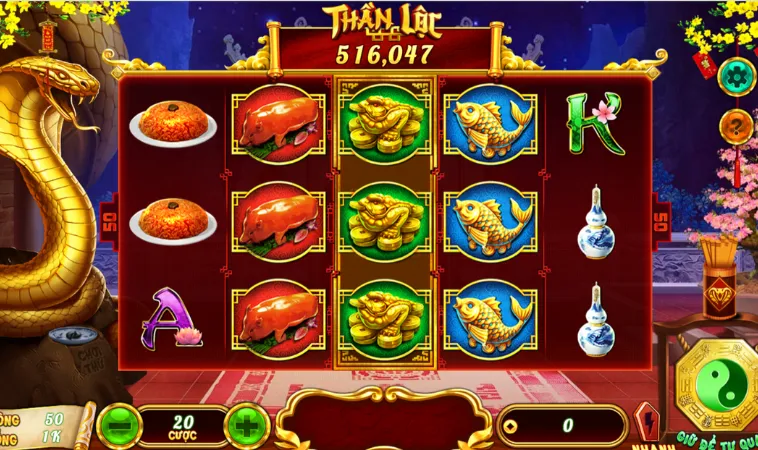Screen dimensions: 758x450
Task: Open the question mark help button
Action: (736, 127)
